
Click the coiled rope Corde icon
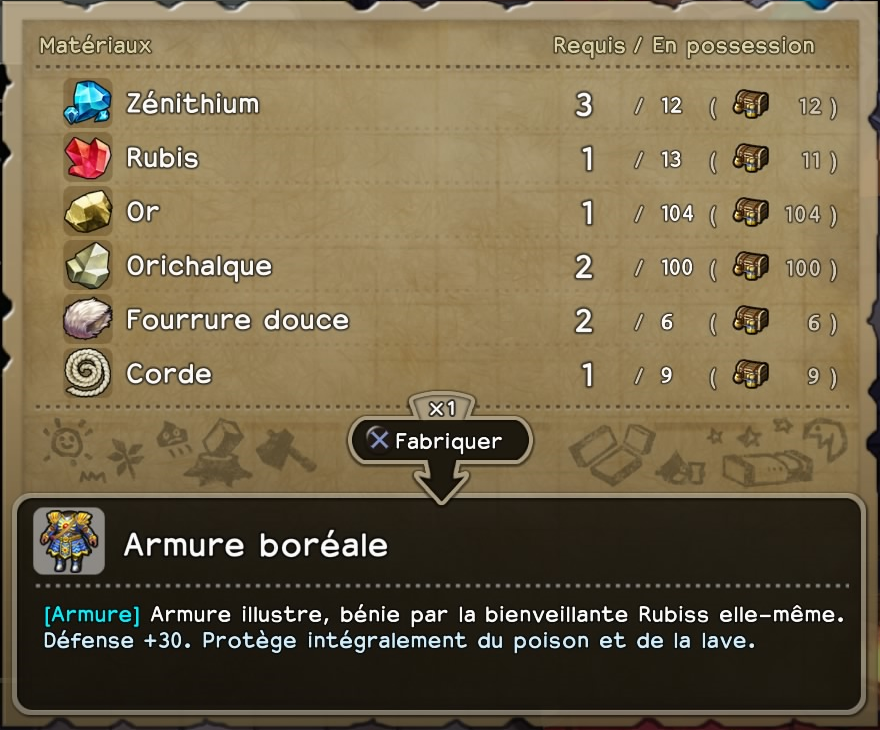click(87, 374)
